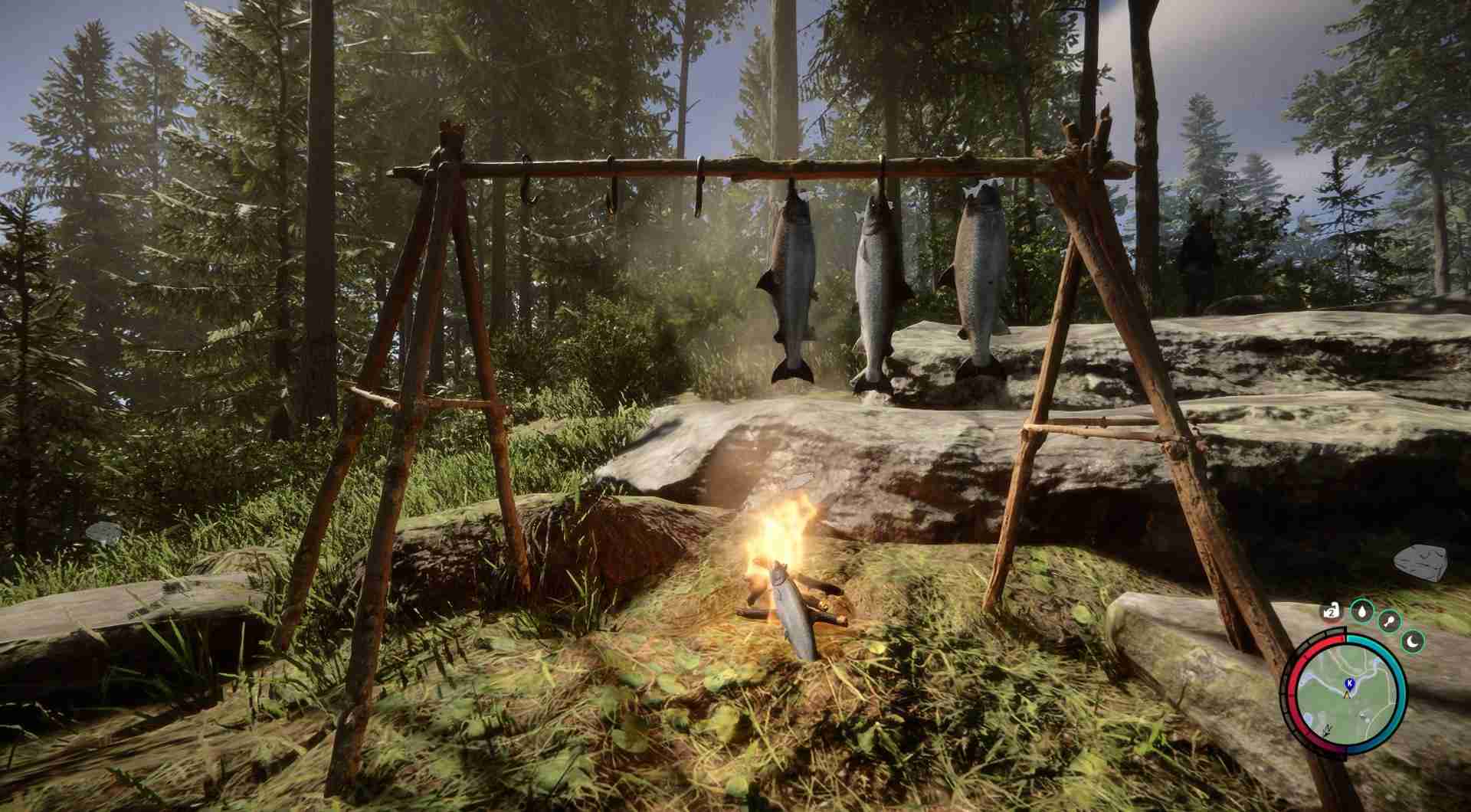Click the drumstick hunger icon
The height and width of the screenshot is (812, 1471).
tap(1389, 620)
